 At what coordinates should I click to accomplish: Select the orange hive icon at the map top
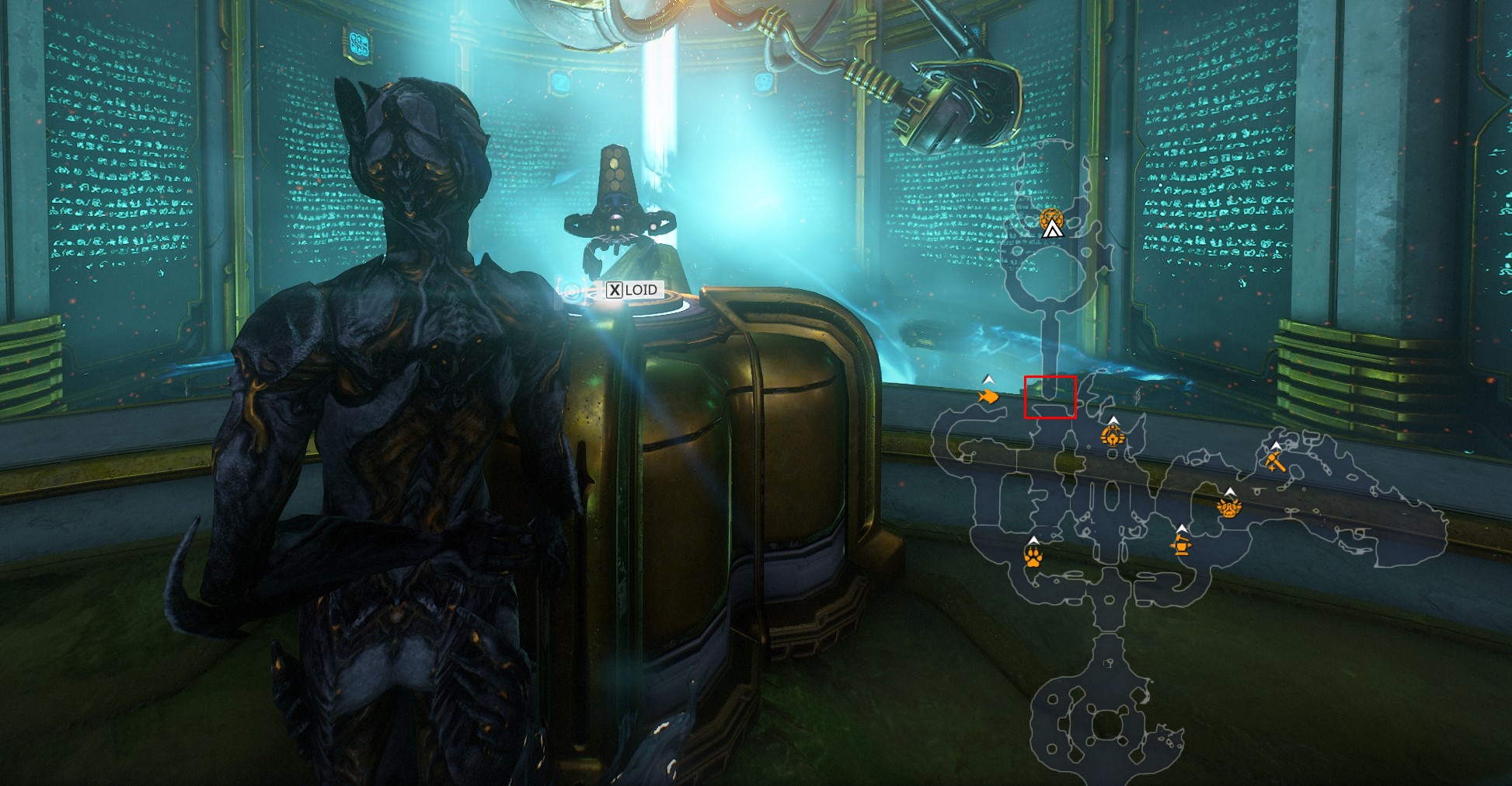click(x=1053, y=219)
